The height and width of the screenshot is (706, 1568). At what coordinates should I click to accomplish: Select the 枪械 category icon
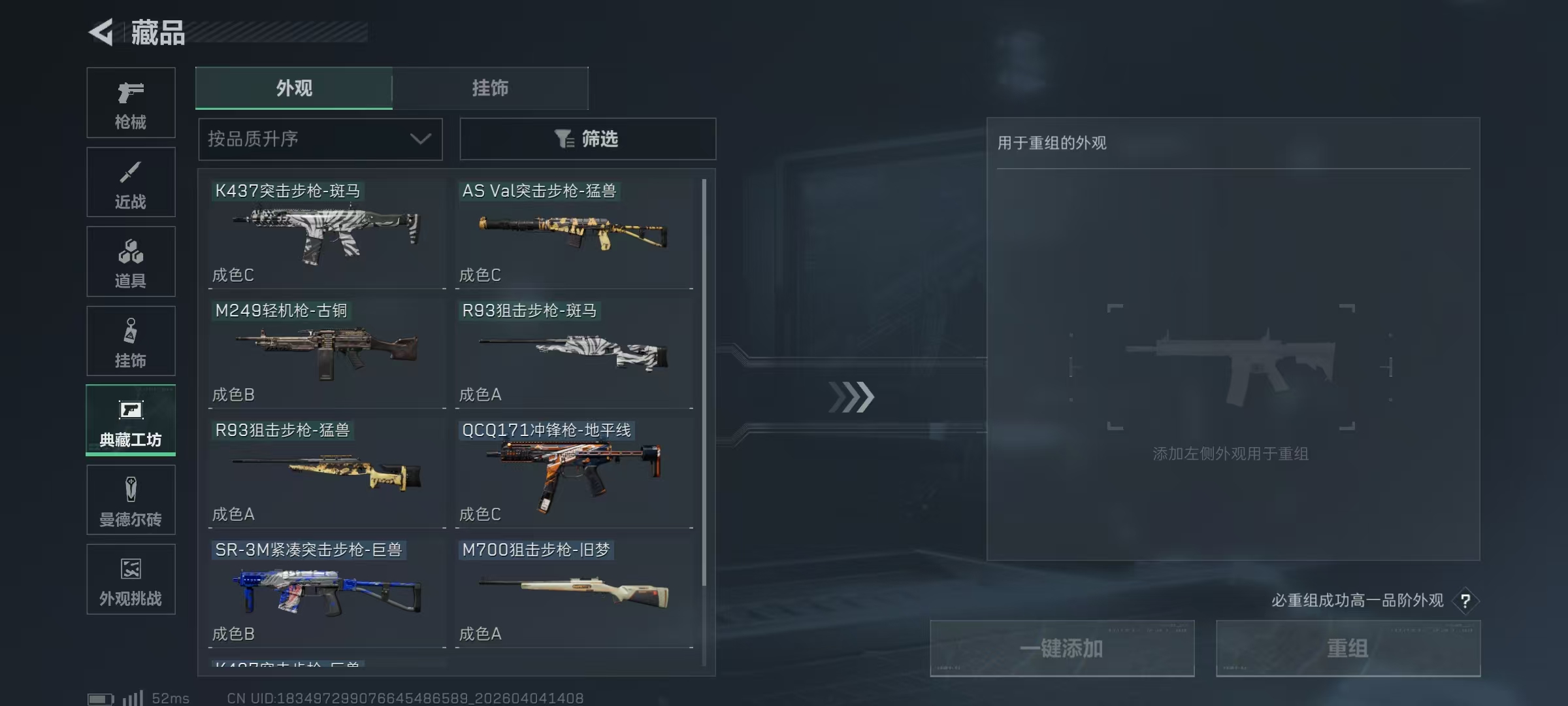(x=131, y=101)
